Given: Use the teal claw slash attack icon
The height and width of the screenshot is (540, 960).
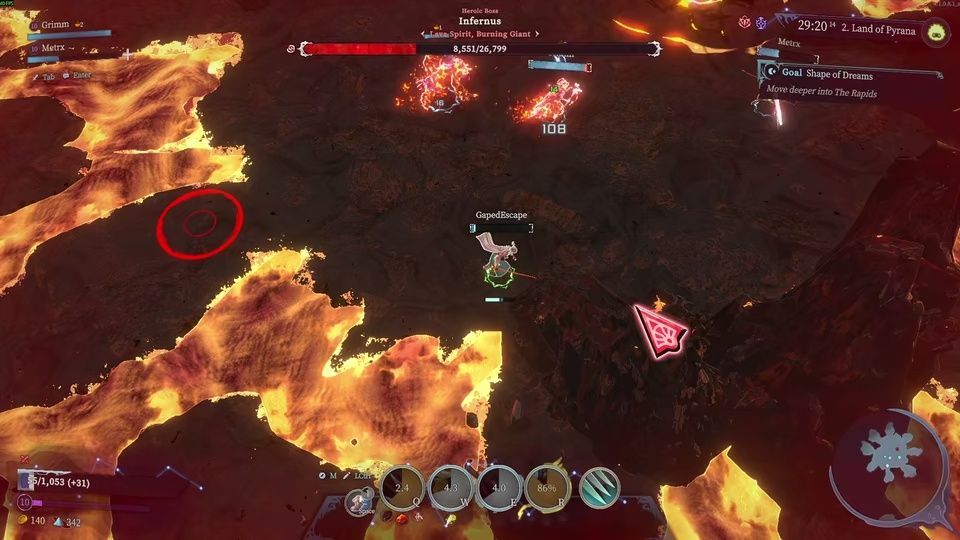Looking at the screenshot, I should [599, 487].
